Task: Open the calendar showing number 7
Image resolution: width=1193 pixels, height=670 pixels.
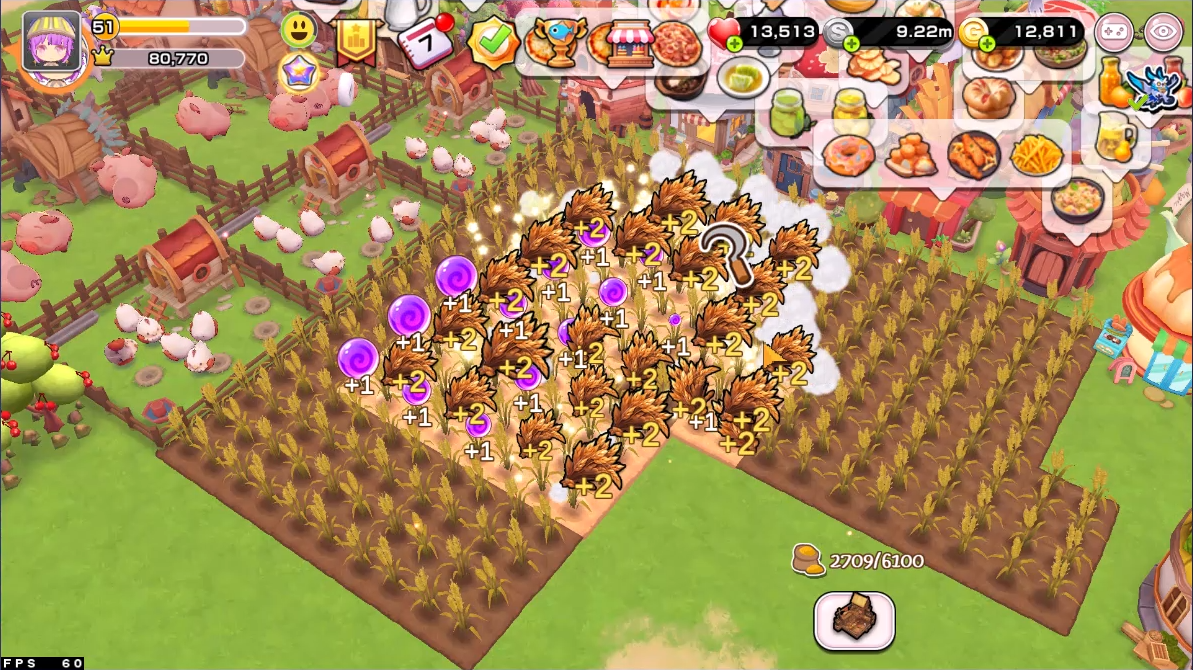Action: (424, 41)
